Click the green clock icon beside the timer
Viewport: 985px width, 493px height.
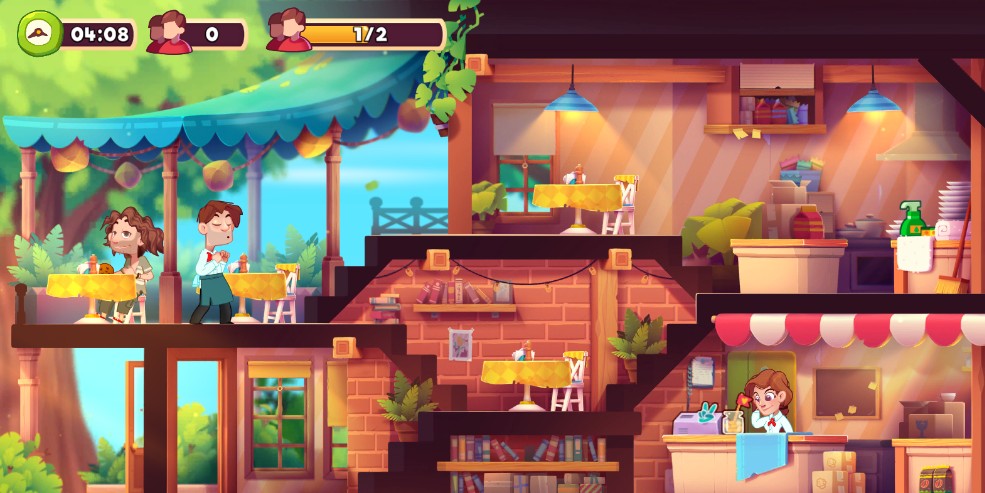(38, 34)
